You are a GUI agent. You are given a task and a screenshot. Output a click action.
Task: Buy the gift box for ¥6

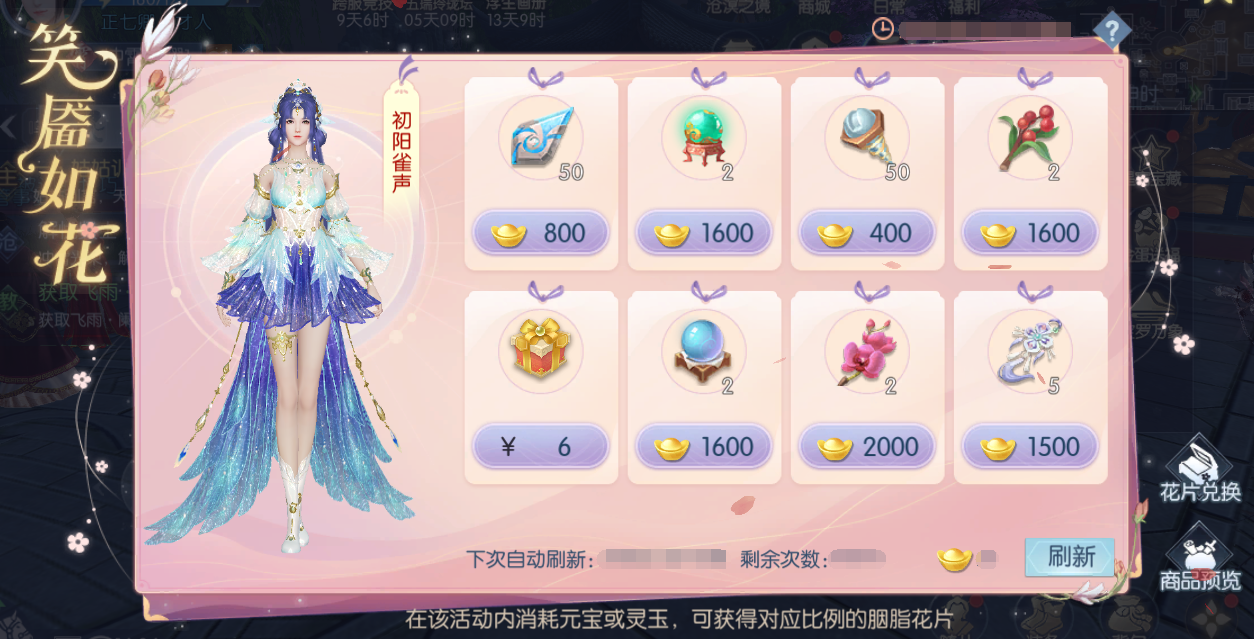pos(540,447)
